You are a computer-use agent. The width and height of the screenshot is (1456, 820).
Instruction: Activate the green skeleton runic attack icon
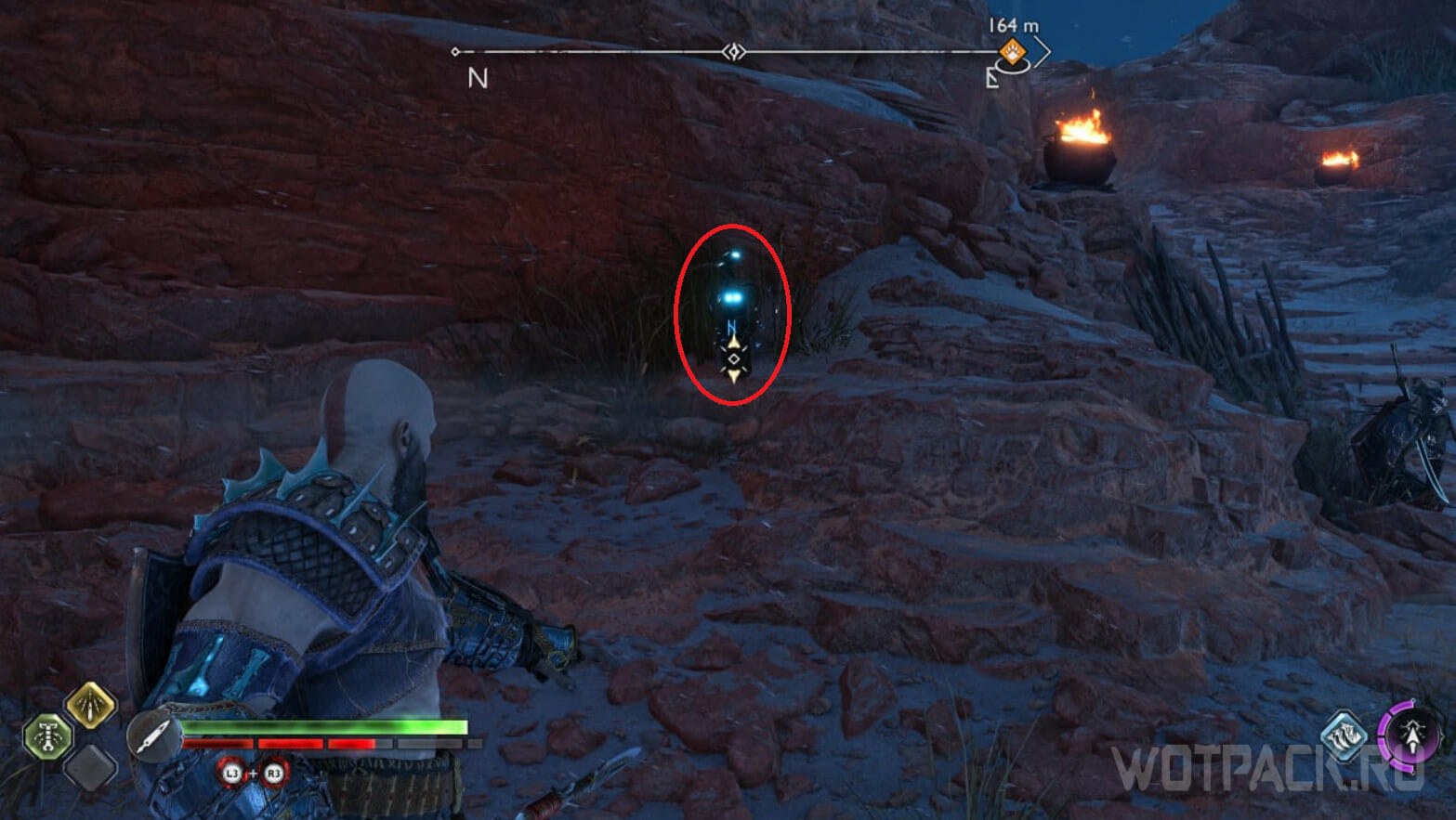[47, 736]
